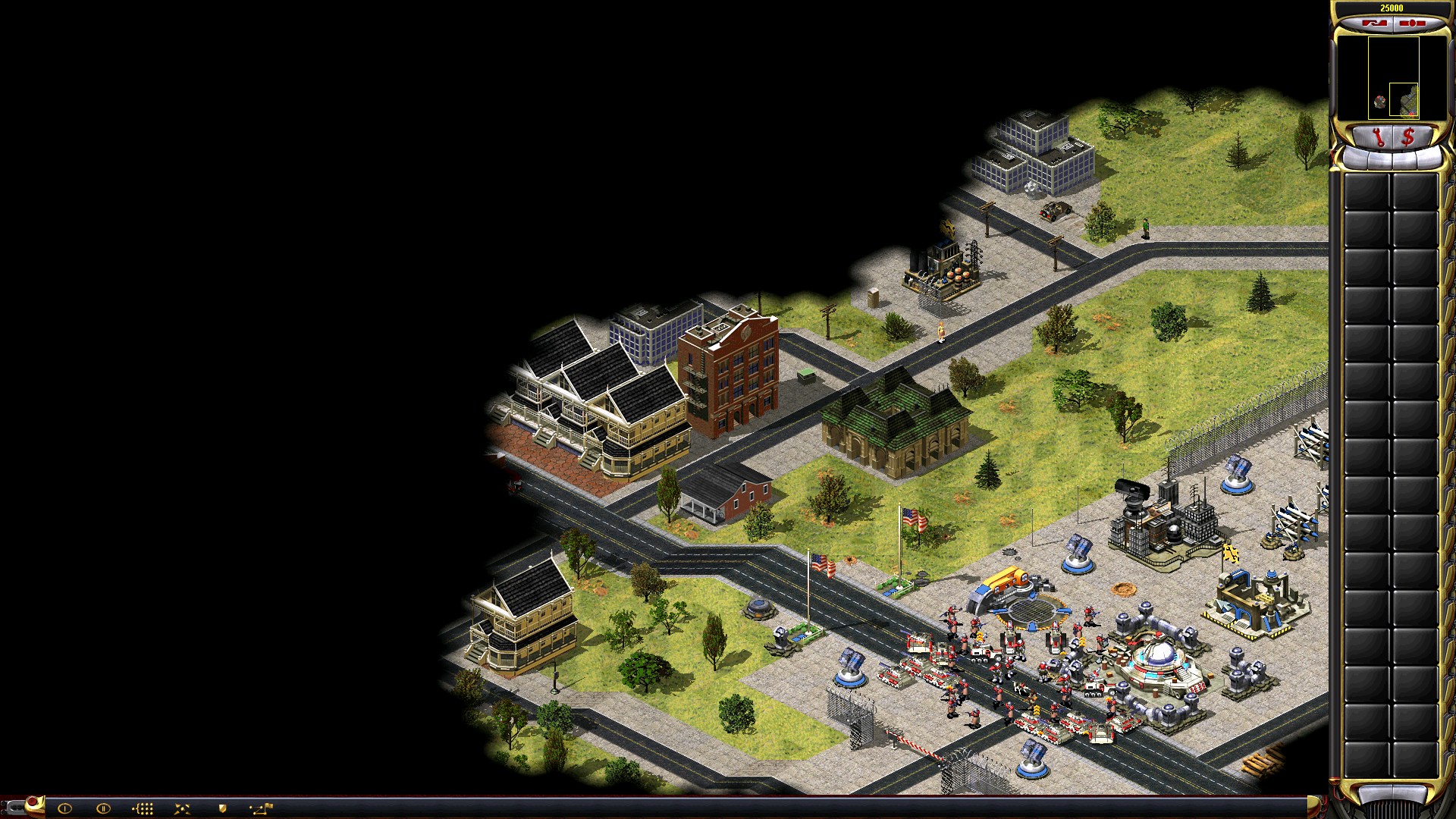This screenshot has width=1456, height=819.
Task: Toggle Sell mode with the dollar icon
Action: [1408, 136]
